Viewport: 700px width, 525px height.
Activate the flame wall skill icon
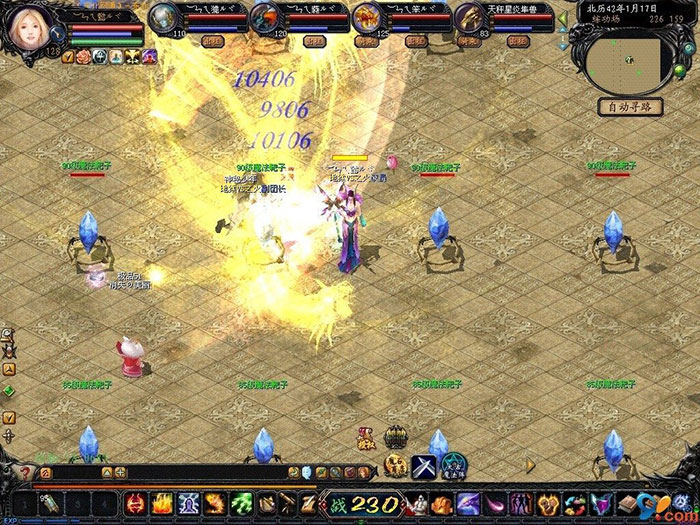click(x=161, y=503)
